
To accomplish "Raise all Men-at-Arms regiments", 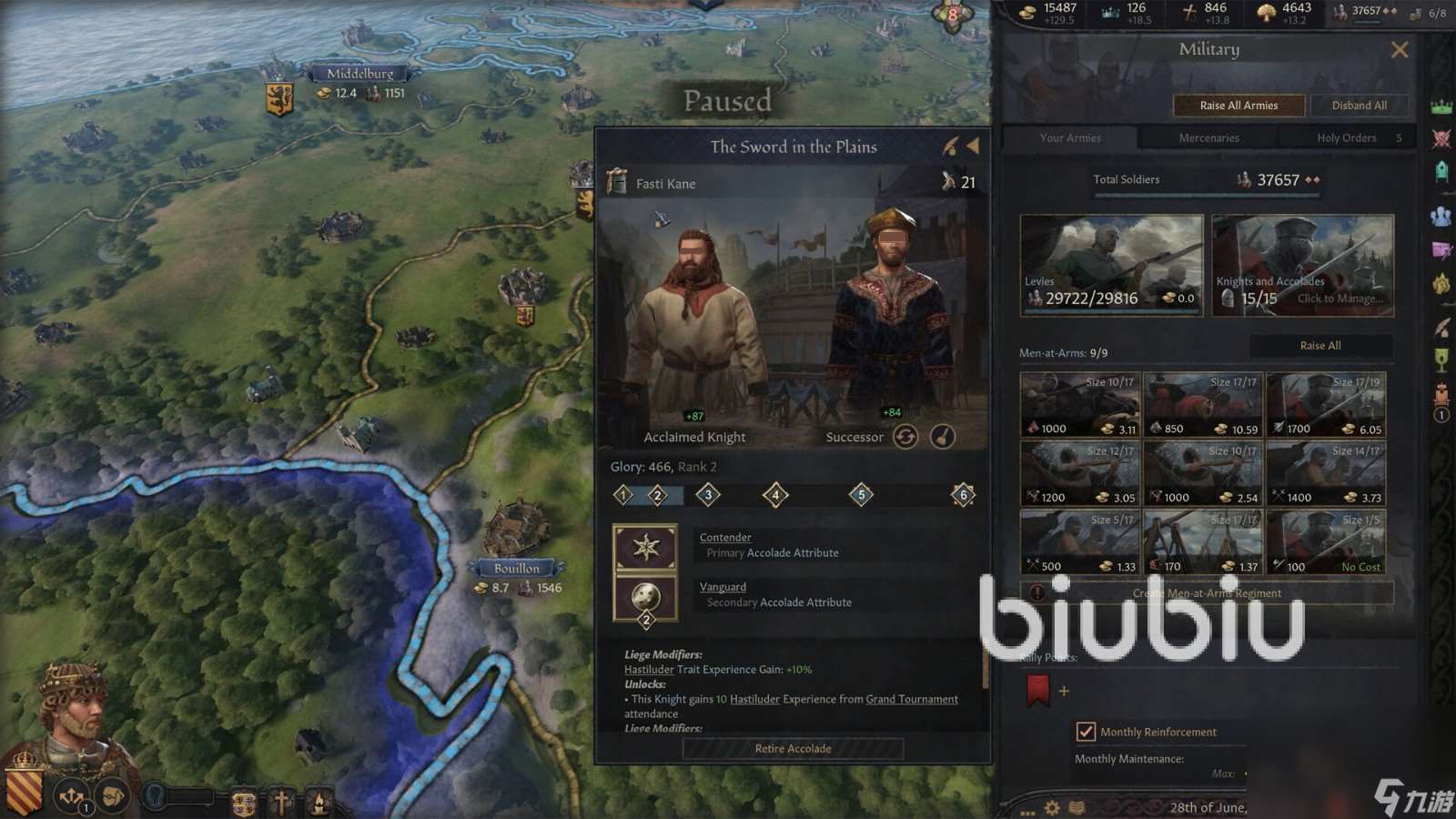I will (x=1319, y=346).
